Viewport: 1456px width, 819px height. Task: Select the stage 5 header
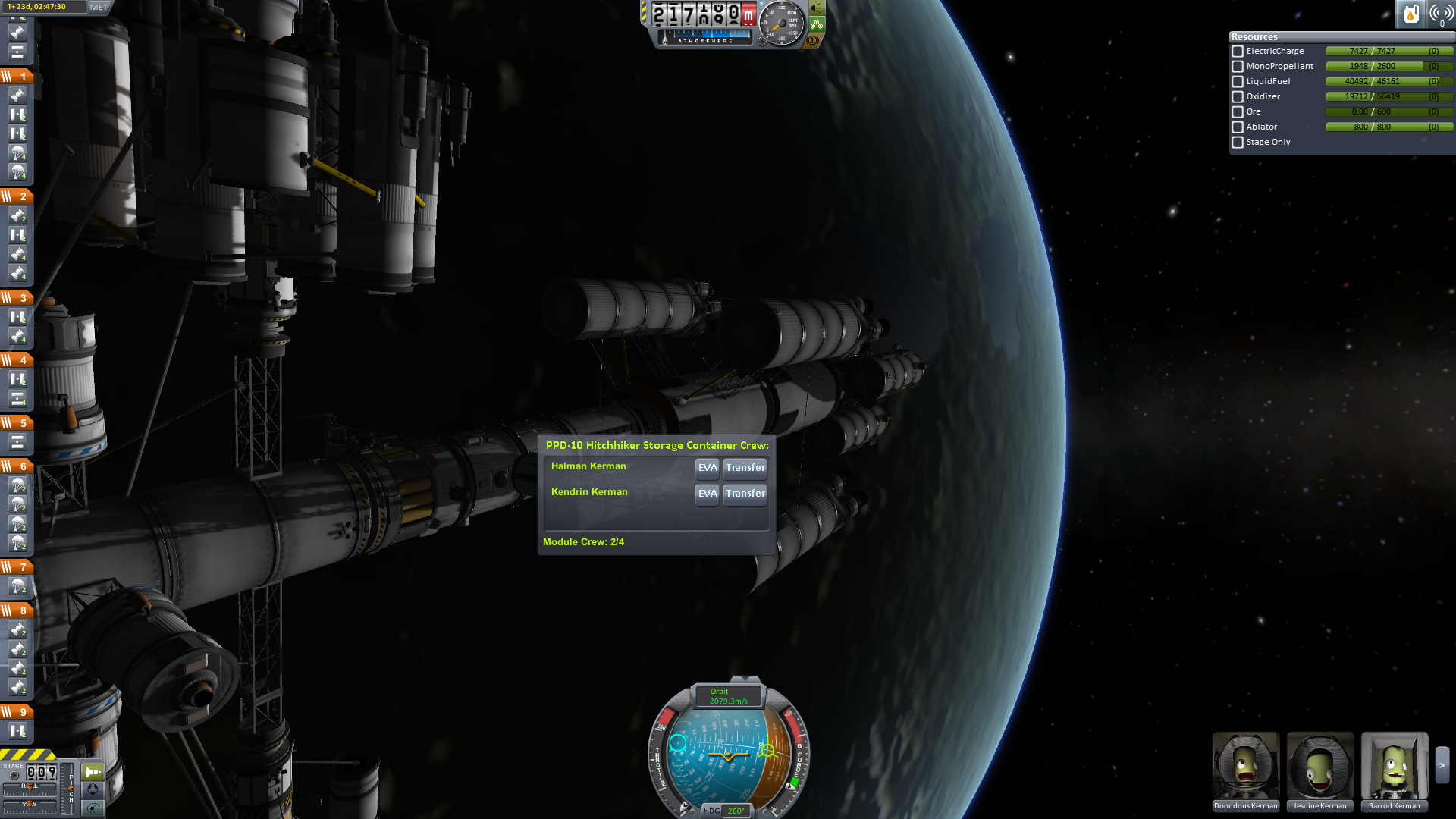click(x=17, y=423)
